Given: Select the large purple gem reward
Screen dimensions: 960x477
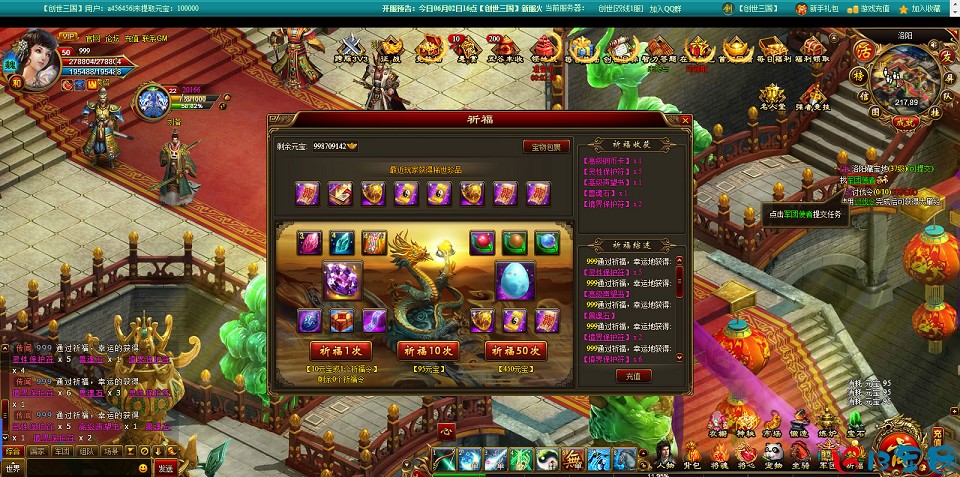Looking at the screenshot, I should click(x=342, y=281).
